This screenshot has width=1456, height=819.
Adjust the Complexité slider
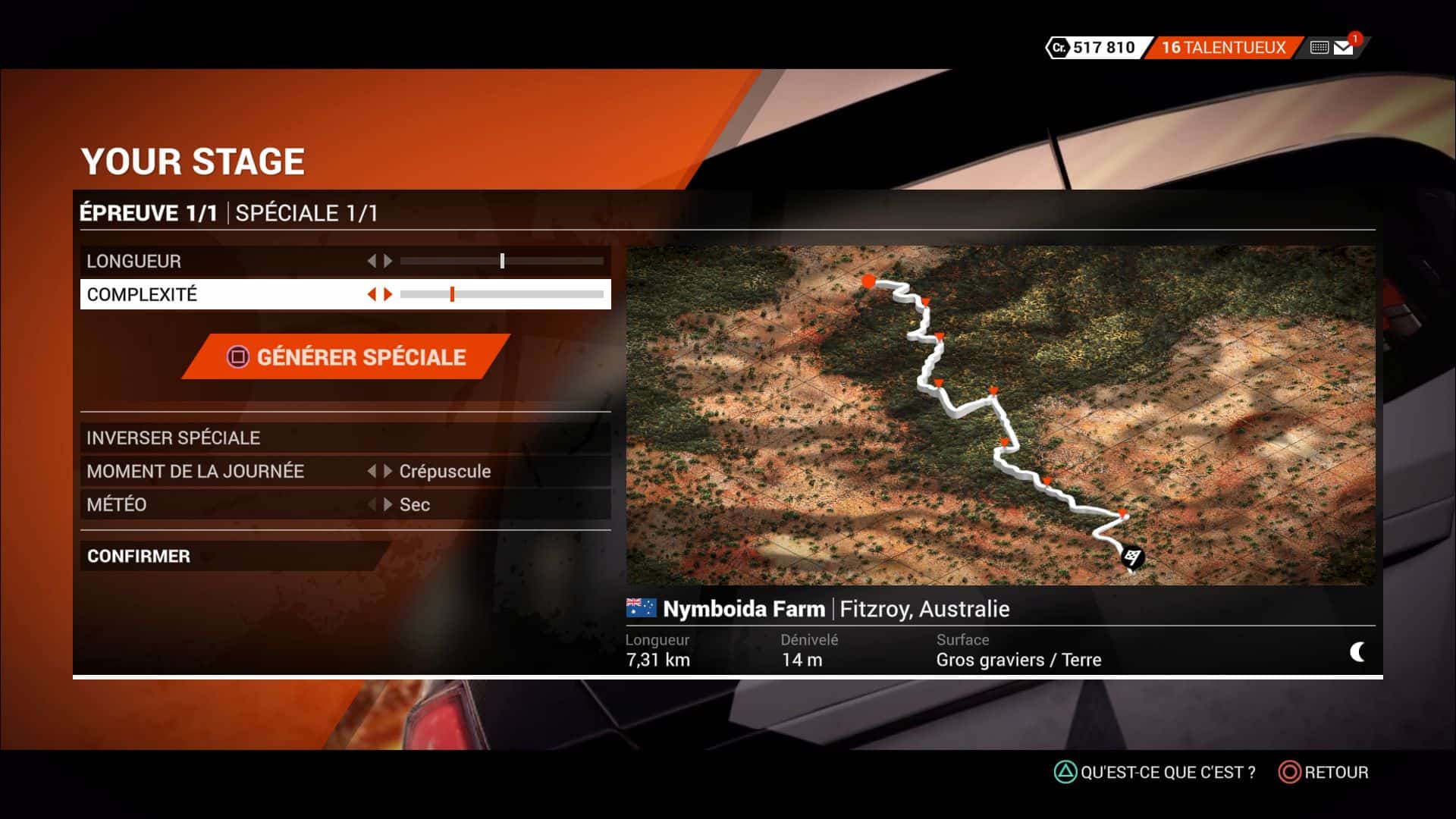[x=452, y=294]
